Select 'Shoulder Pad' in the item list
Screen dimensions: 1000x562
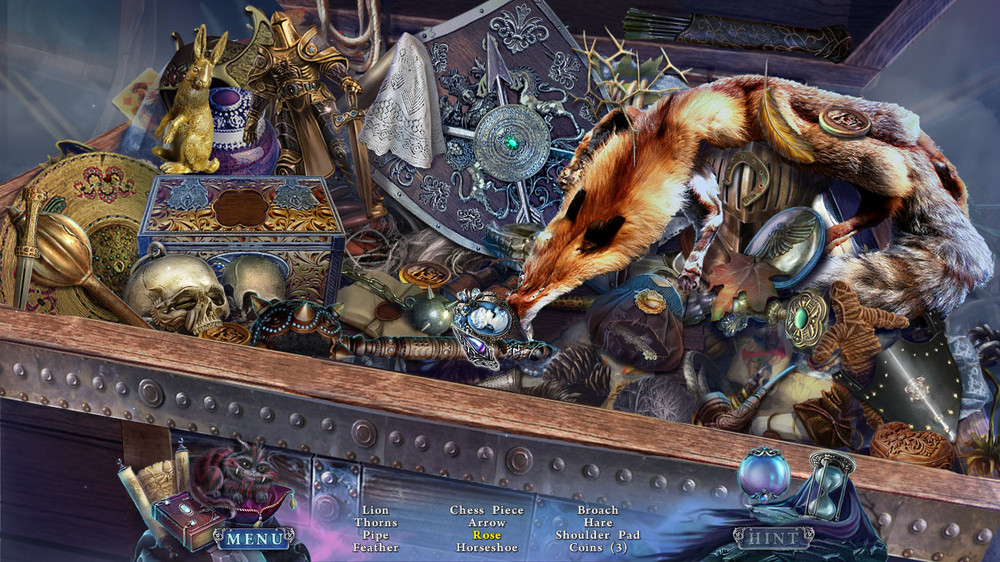pos(598,535)
